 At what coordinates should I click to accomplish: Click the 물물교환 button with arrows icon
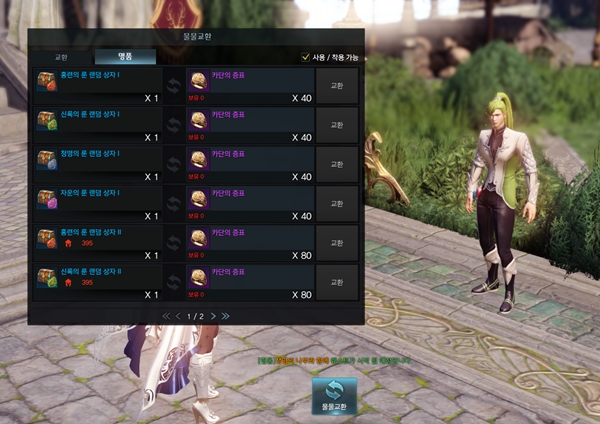point(334,396)
